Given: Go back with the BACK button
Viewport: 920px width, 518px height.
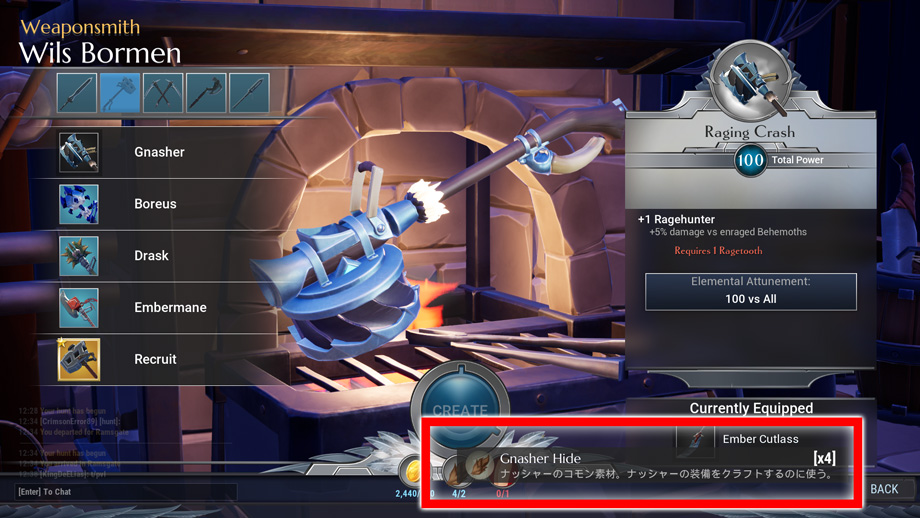Looking at the screenshot, I should click(884, 489).
